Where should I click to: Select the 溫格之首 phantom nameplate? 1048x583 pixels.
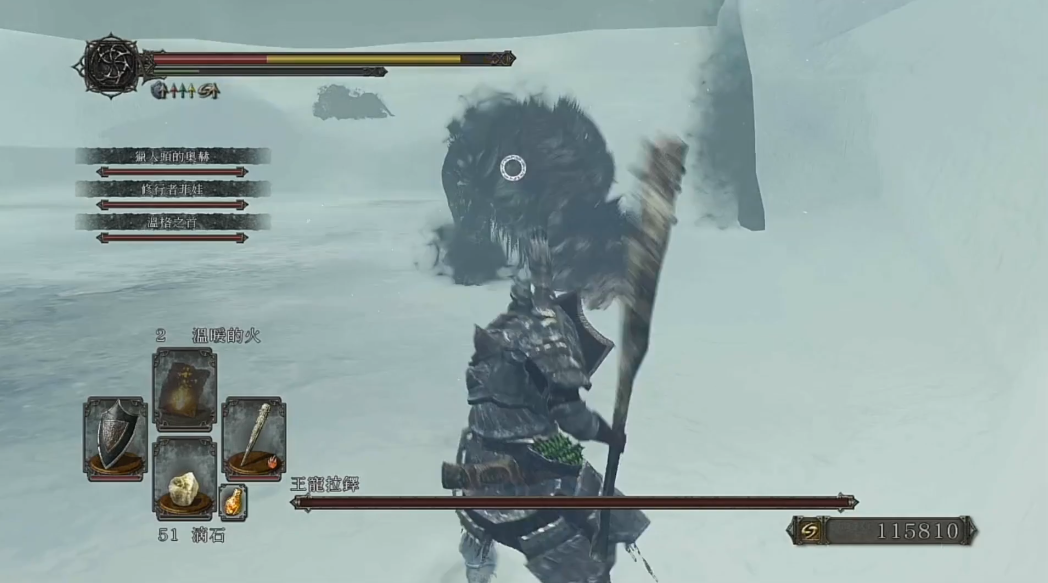172,222
